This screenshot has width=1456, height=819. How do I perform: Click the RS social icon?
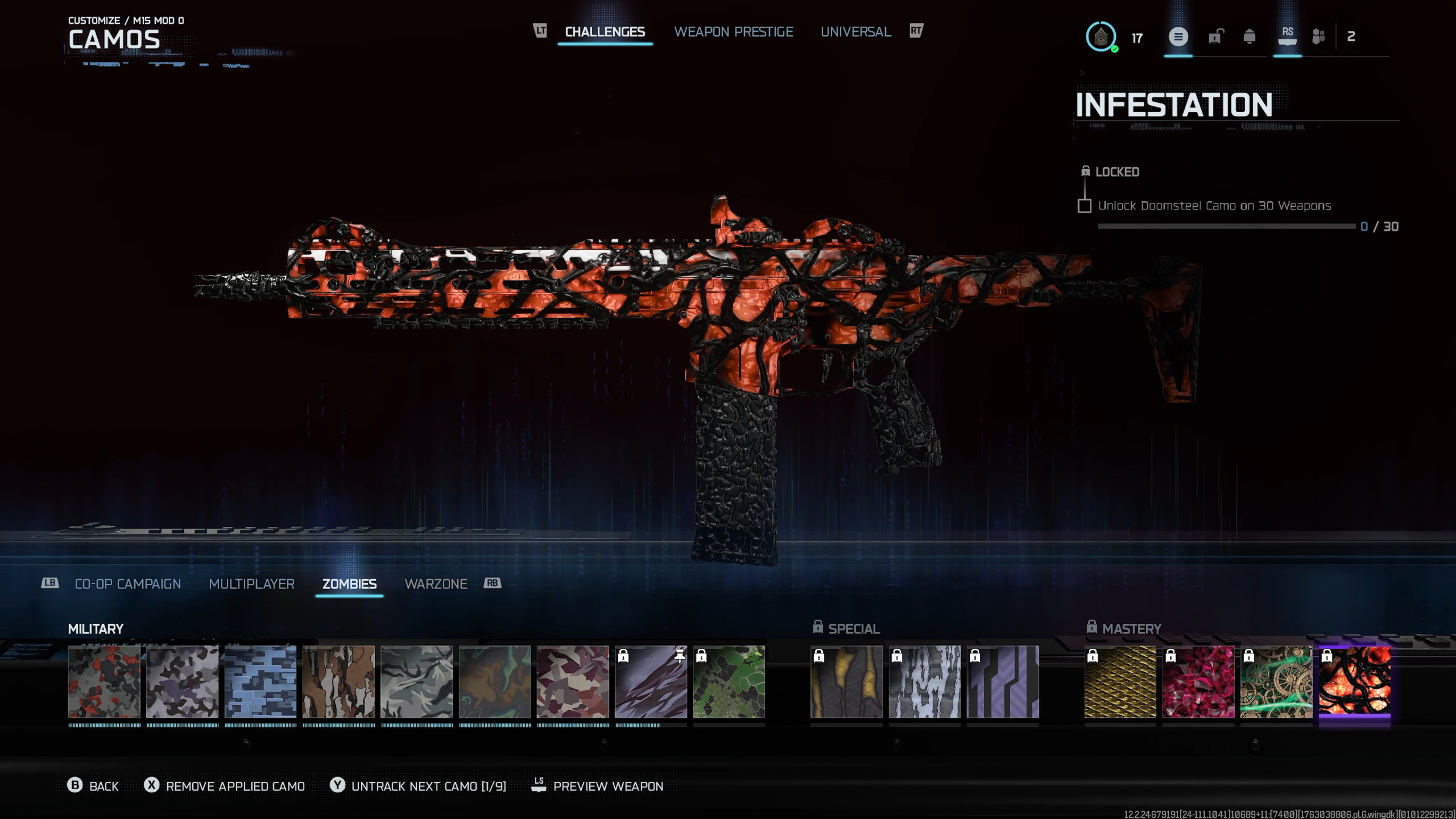click(1288, 35)
